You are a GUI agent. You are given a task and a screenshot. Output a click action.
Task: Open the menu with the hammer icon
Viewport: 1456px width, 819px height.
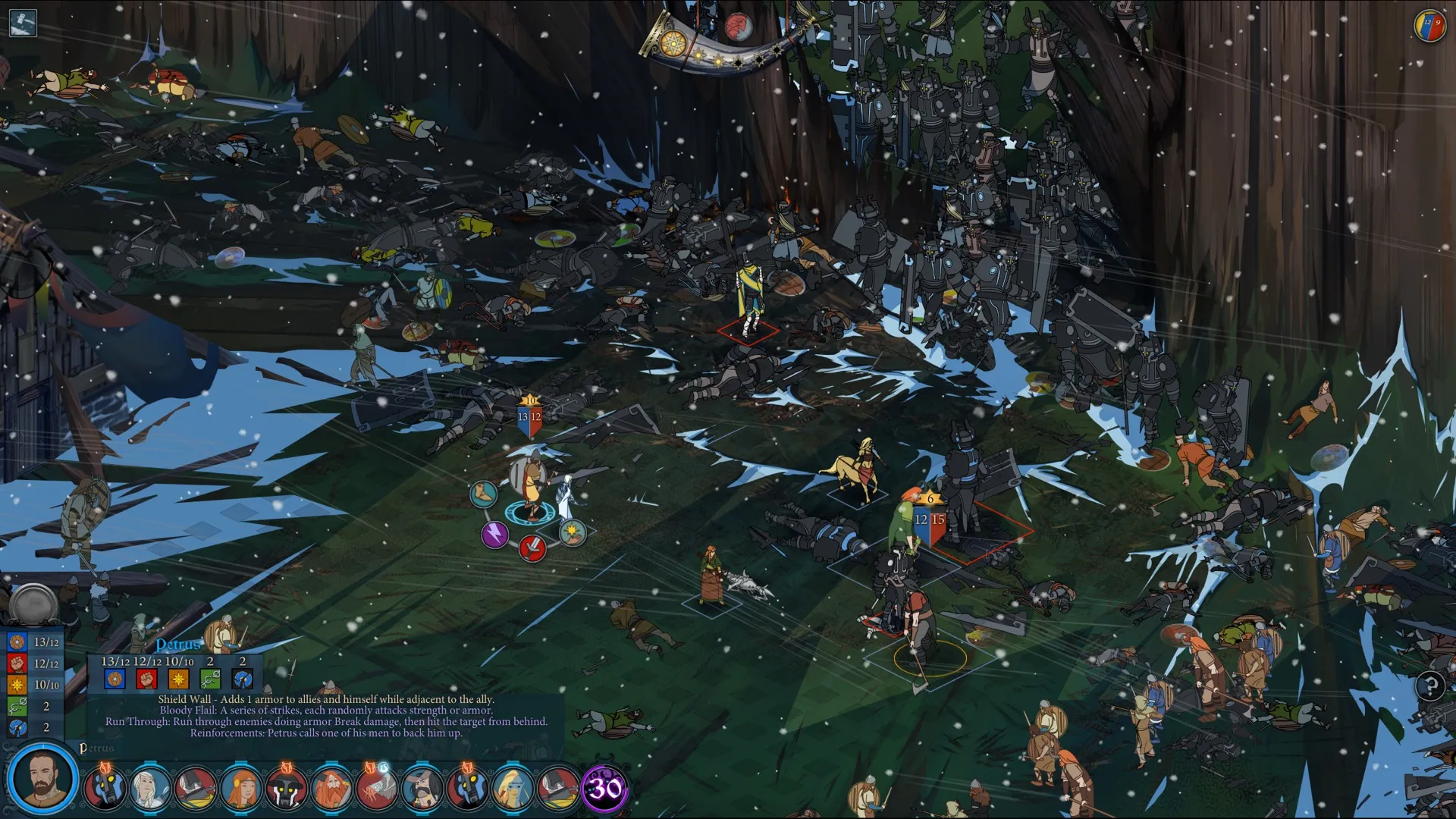(23, 22)
